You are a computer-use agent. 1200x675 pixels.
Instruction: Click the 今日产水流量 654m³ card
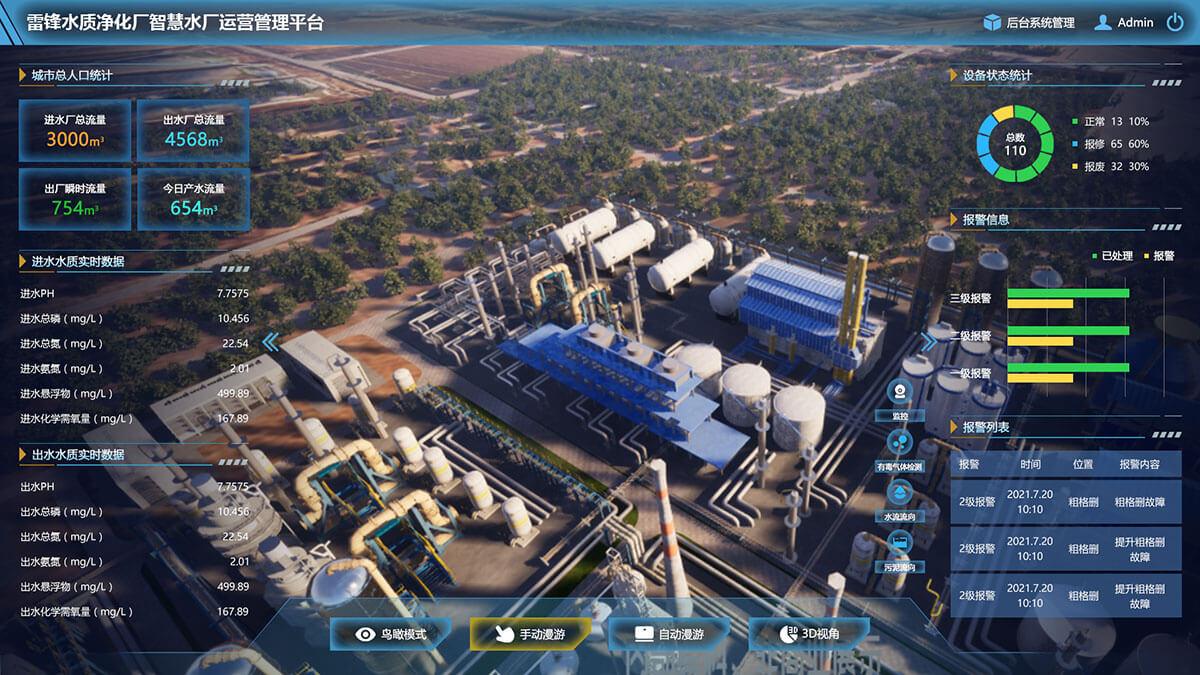pos(193,199)
